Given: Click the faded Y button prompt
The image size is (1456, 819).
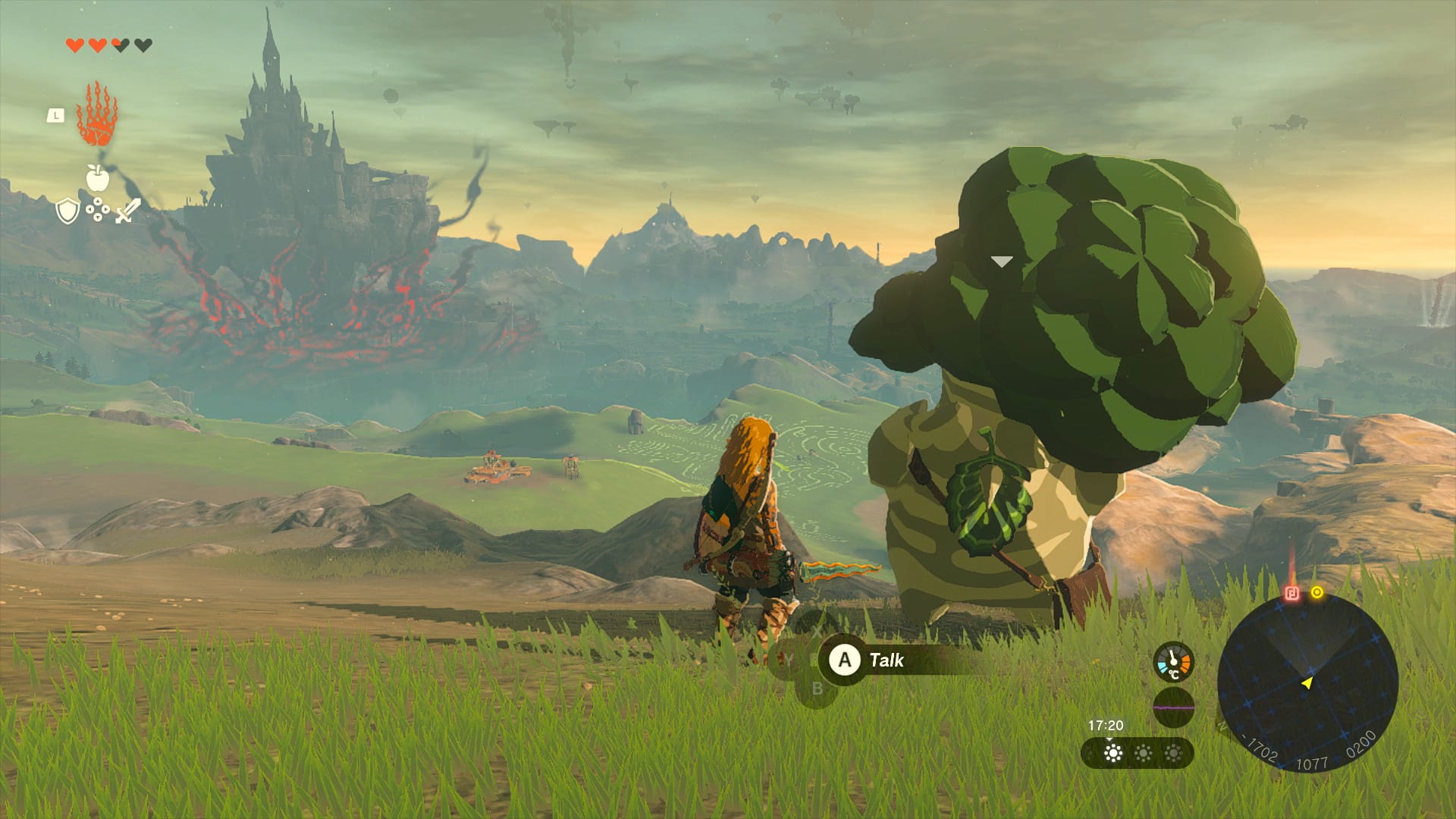Looking at the screenshot, I should pos(788,660).
